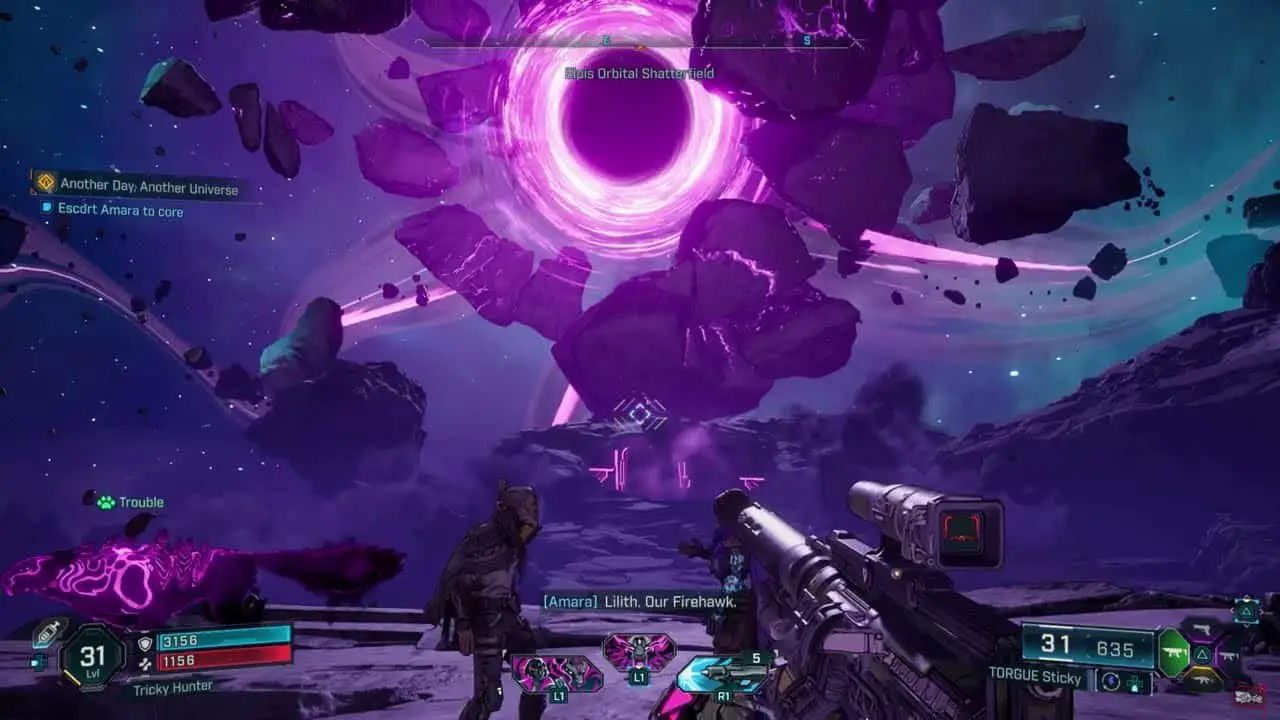Toggle the TORGUE Sticky firing mode

pos(1108,680)
